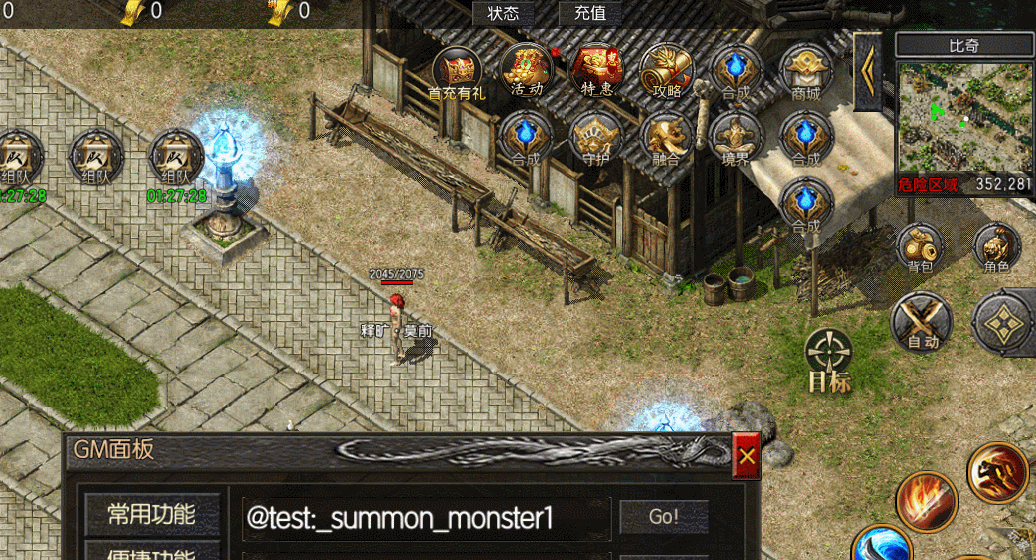Click the Go! button beside the command

[x=664, y=517]
